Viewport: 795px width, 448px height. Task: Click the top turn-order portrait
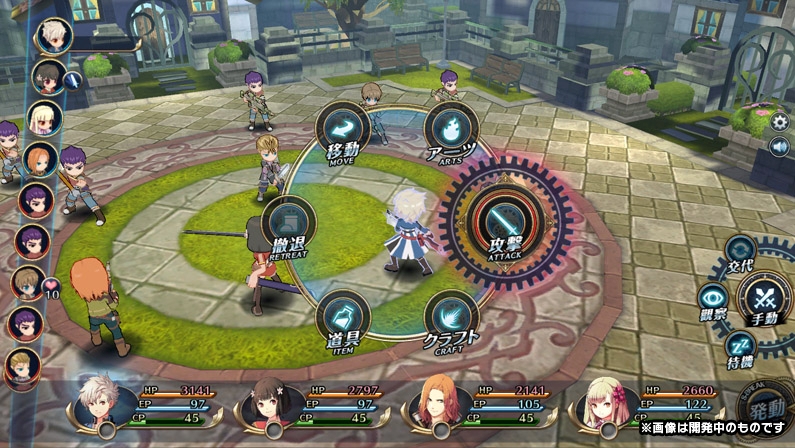53,36
